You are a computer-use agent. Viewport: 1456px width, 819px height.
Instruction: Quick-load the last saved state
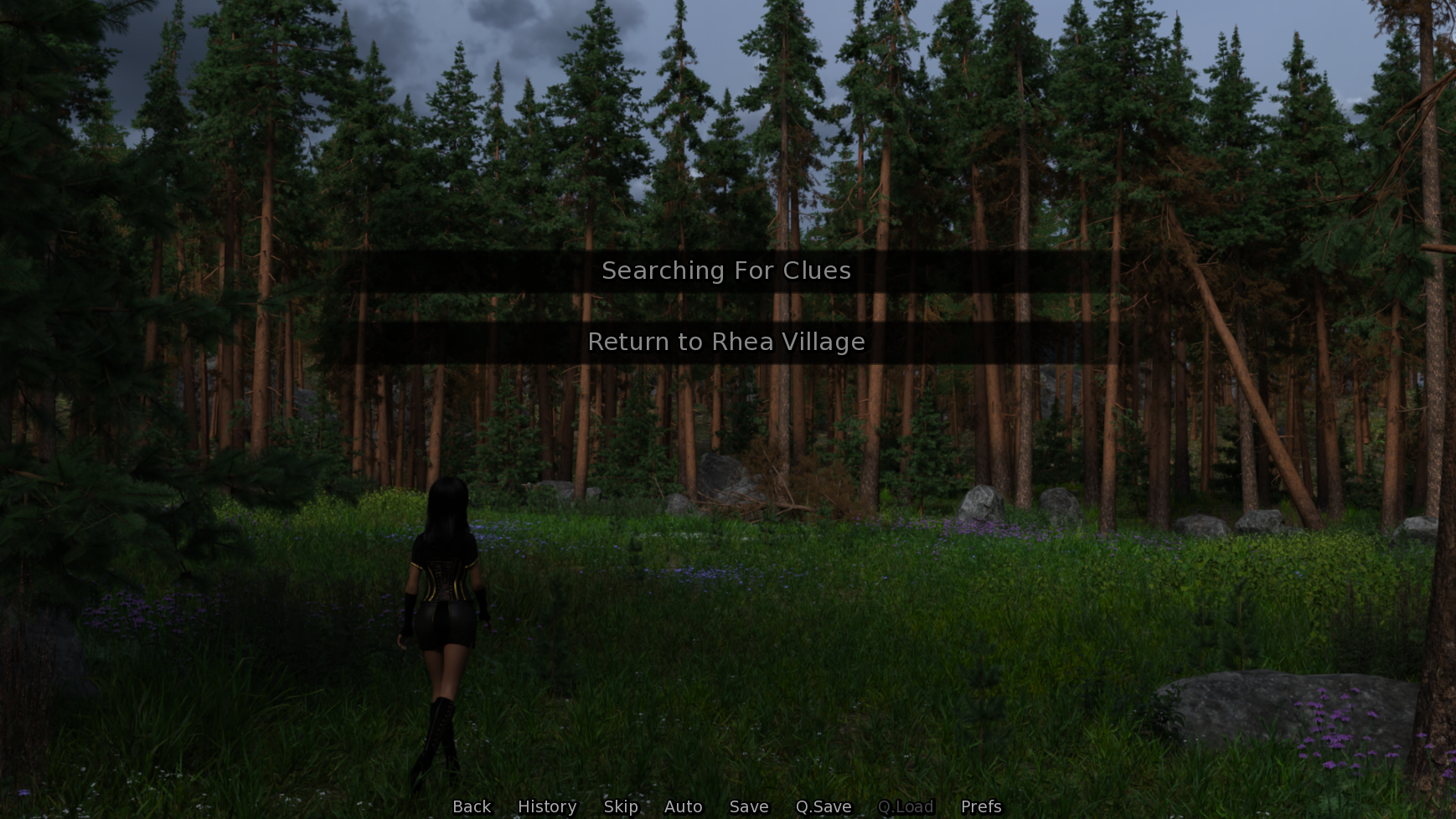[906, 806]
